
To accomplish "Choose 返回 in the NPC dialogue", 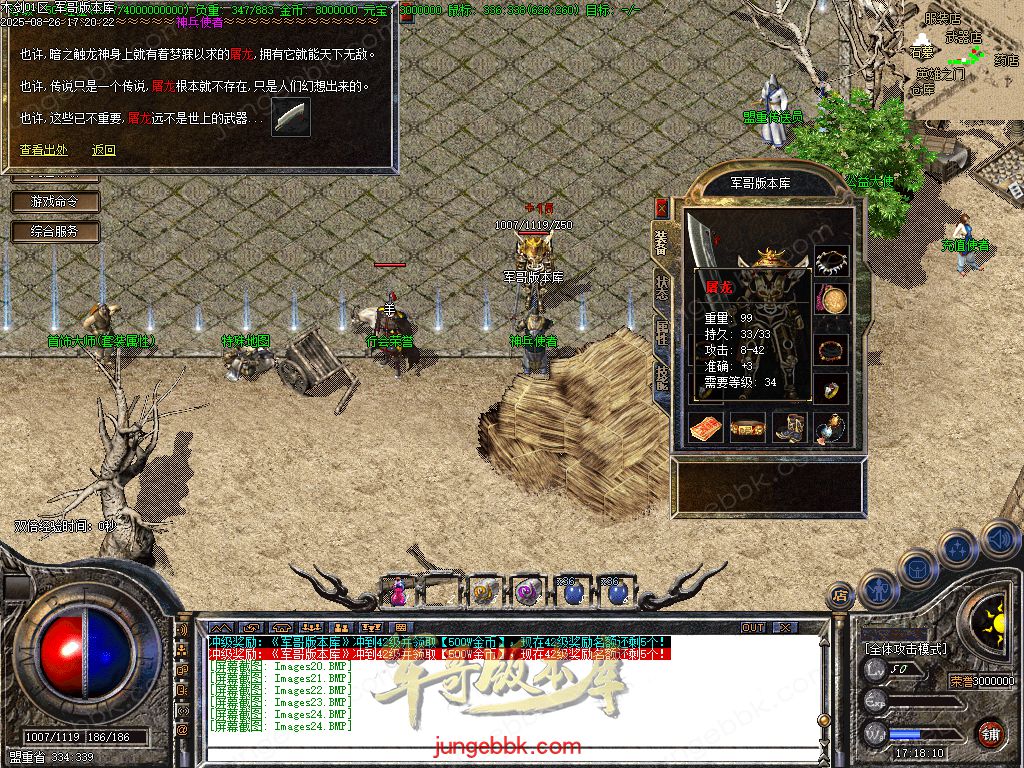I will (x=104, y=150).
